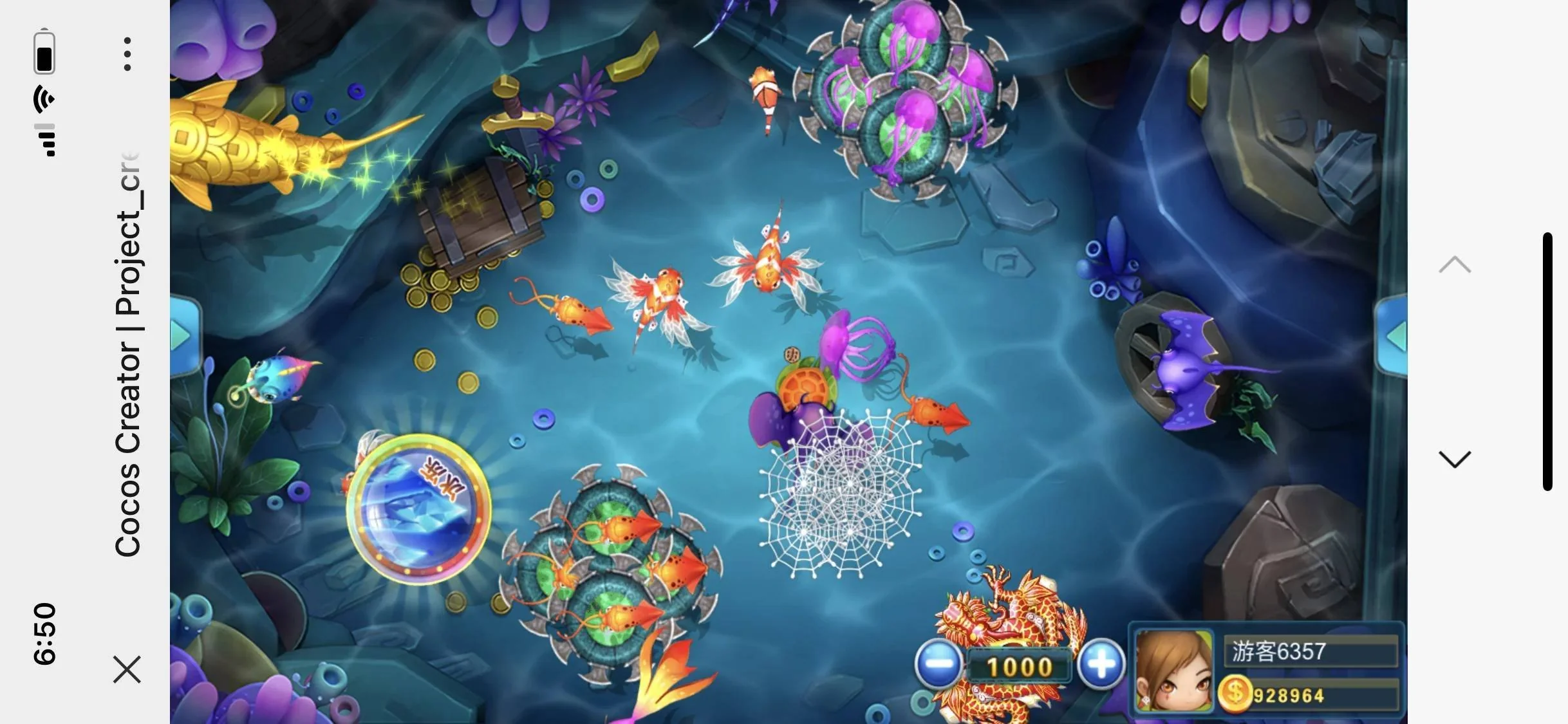Click the browser up chevron arrow
Viewport: 1568px width, 724px height.
1455,265
